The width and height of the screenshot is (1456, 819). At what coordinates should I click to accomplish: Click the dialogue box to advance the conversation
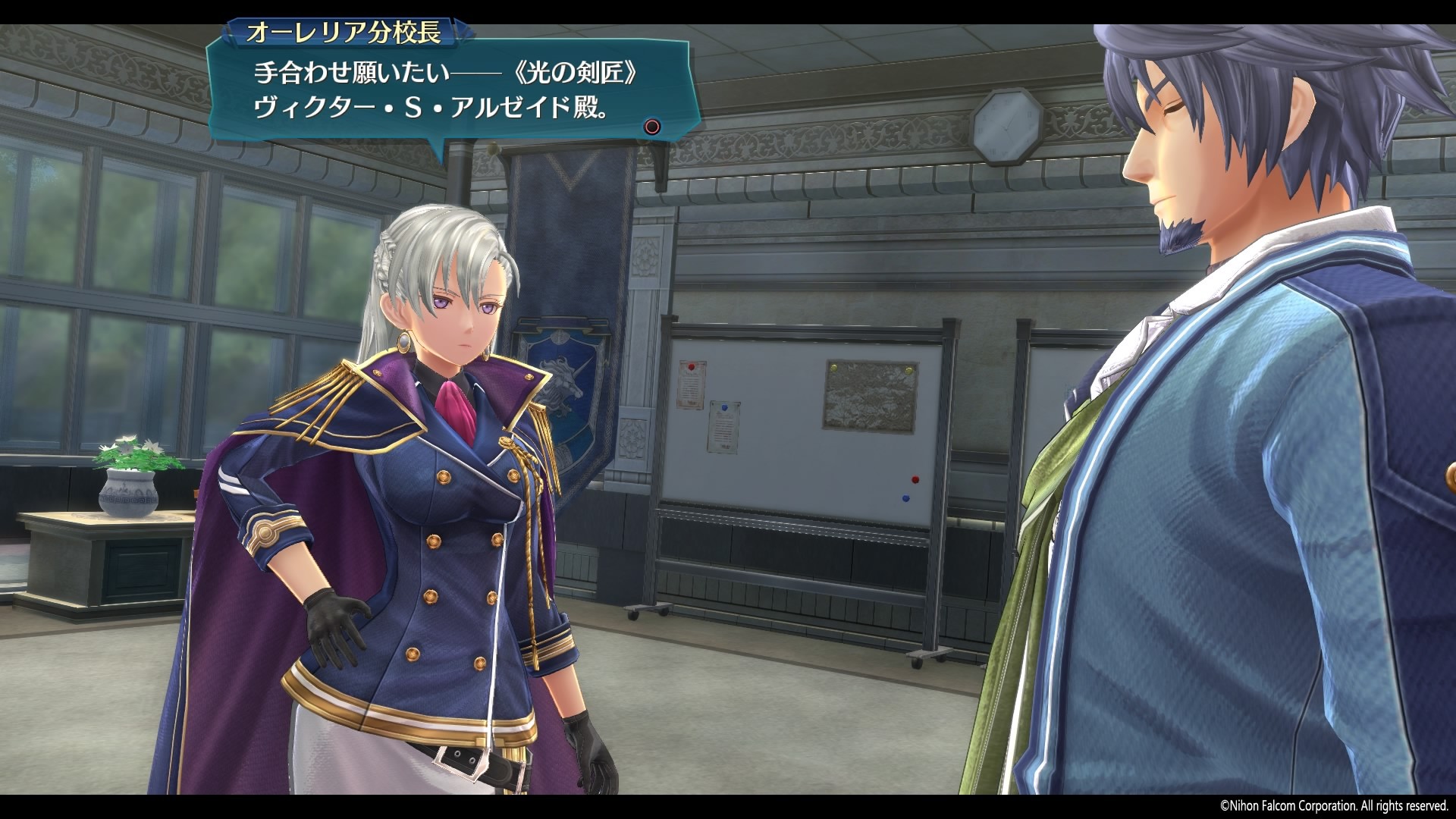point(455,91)
